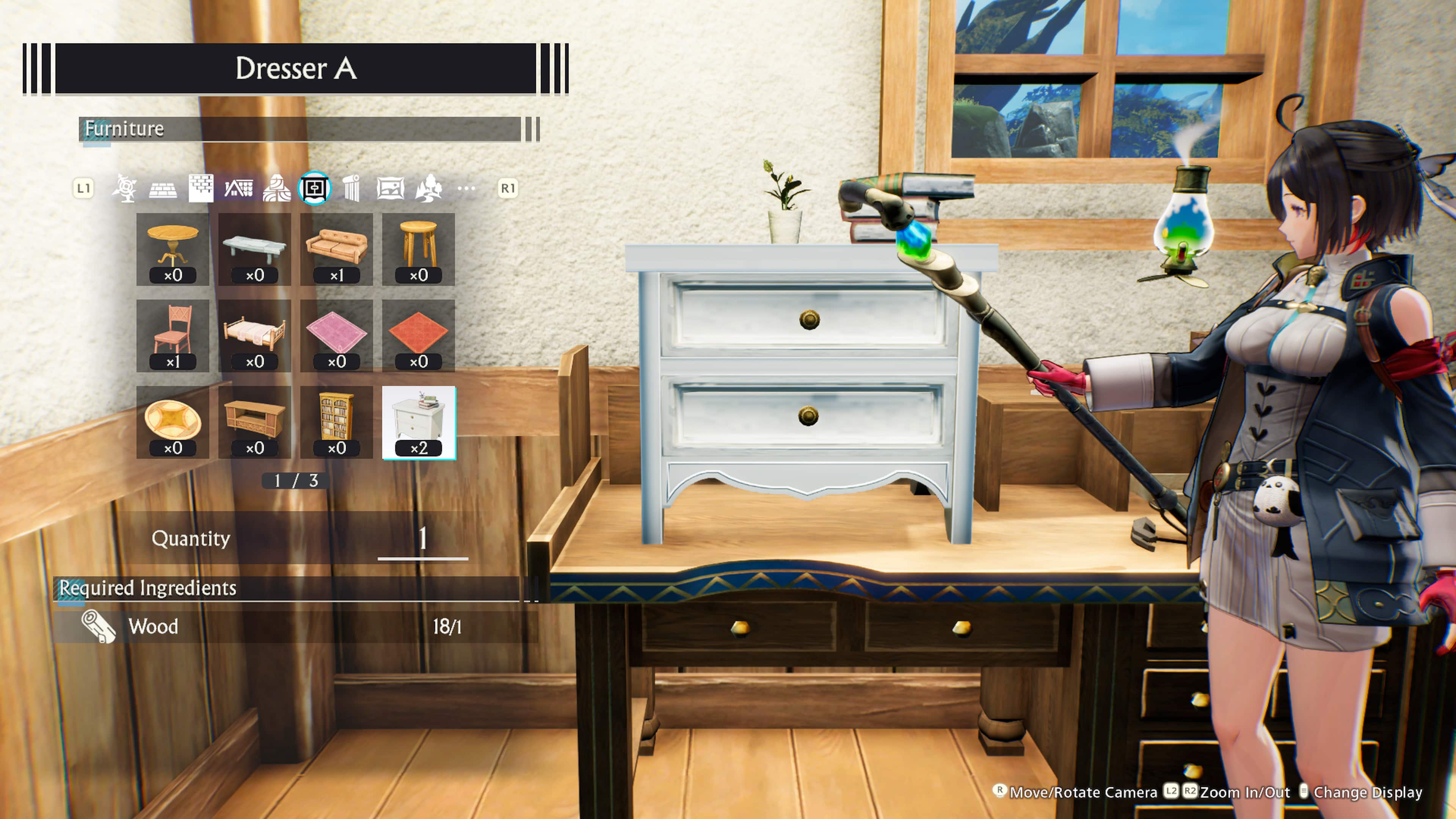This screenshot has width=1456, height=819.
Task: Switch to the brick wall category
Action: click(202, 188)
